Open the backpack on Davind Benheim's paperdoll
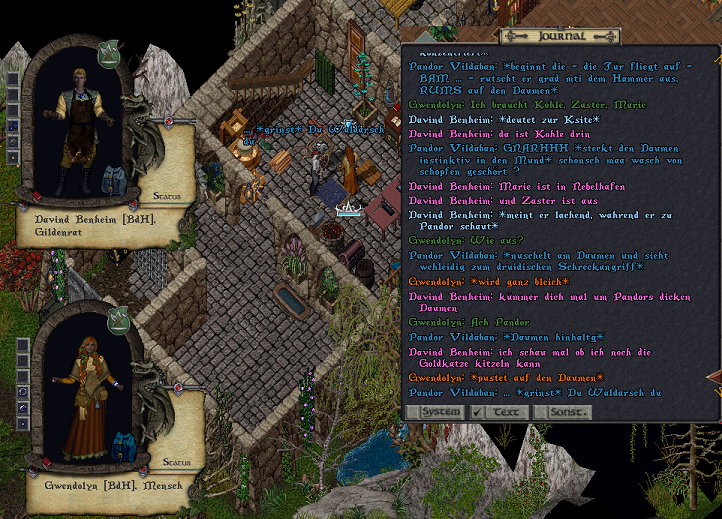 115,181
